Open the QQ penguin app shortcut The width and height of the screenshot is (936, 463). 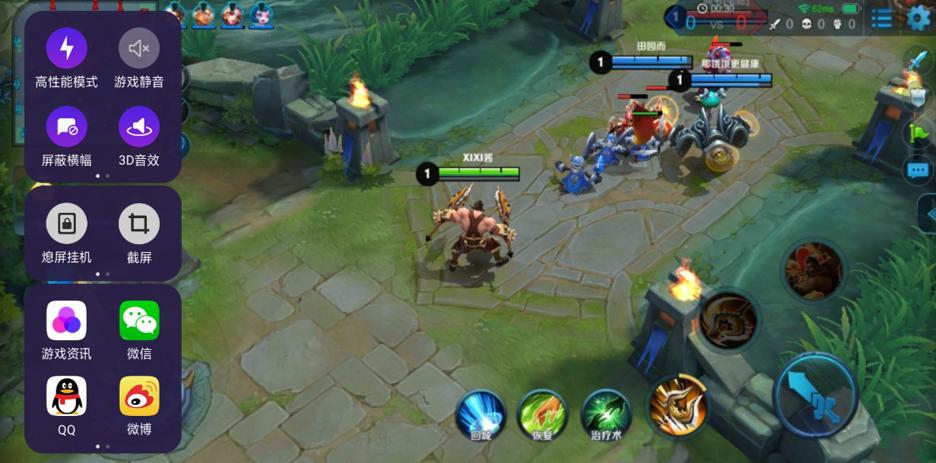tap(67, 397)
